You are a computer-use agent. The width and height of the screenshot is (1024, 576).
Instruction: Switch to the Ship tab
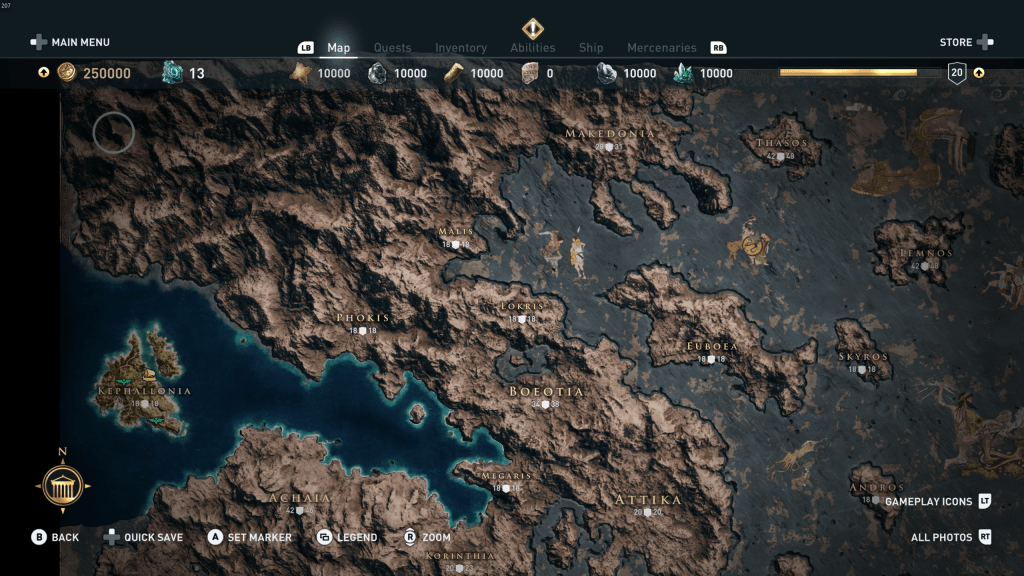(x=591, y=48)
